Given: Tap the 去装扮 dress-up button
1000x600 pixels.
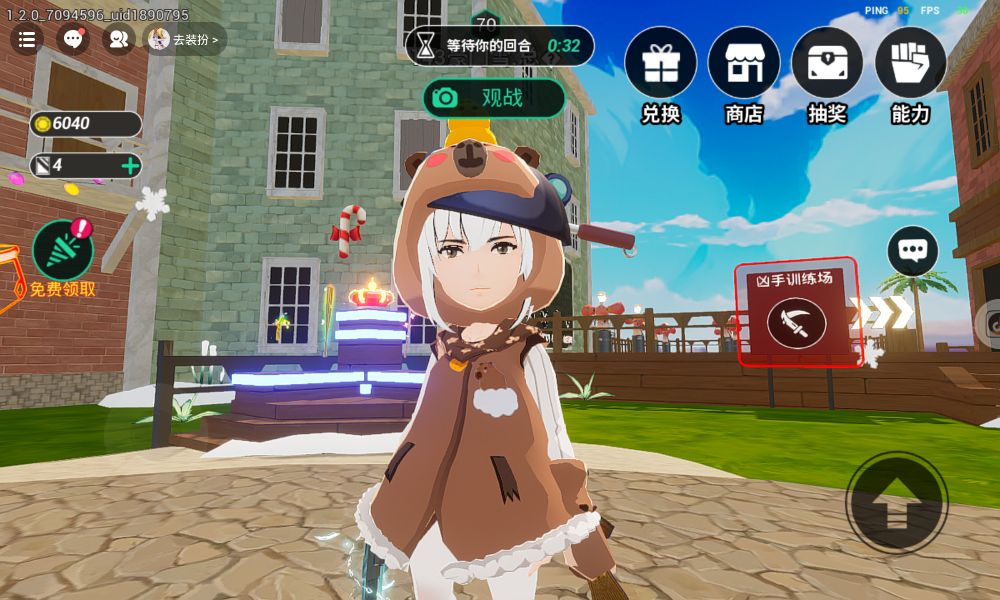Looking at the screenshot, I should click(x=186, y=40).
